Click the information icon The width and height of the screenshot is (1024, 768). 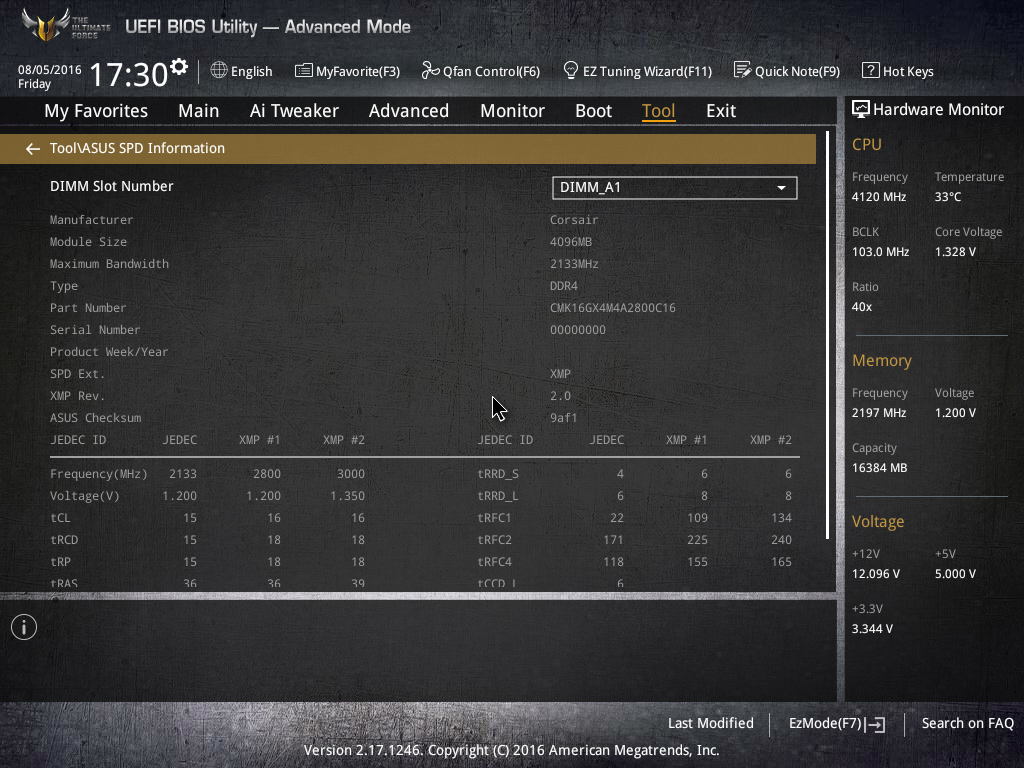coord(24,627)
